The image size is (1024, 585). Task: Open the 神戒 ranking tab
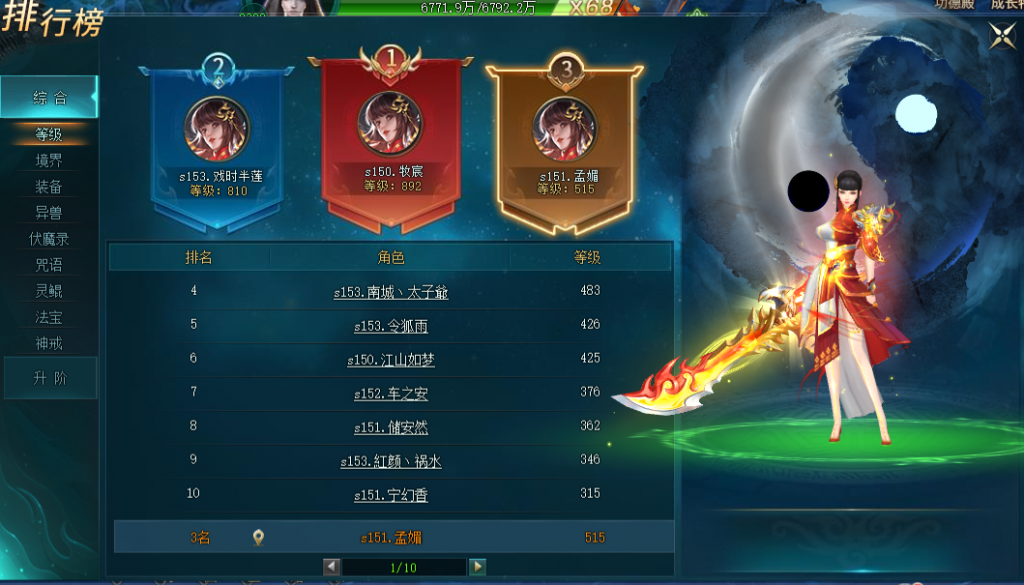[x=49, y=344]
